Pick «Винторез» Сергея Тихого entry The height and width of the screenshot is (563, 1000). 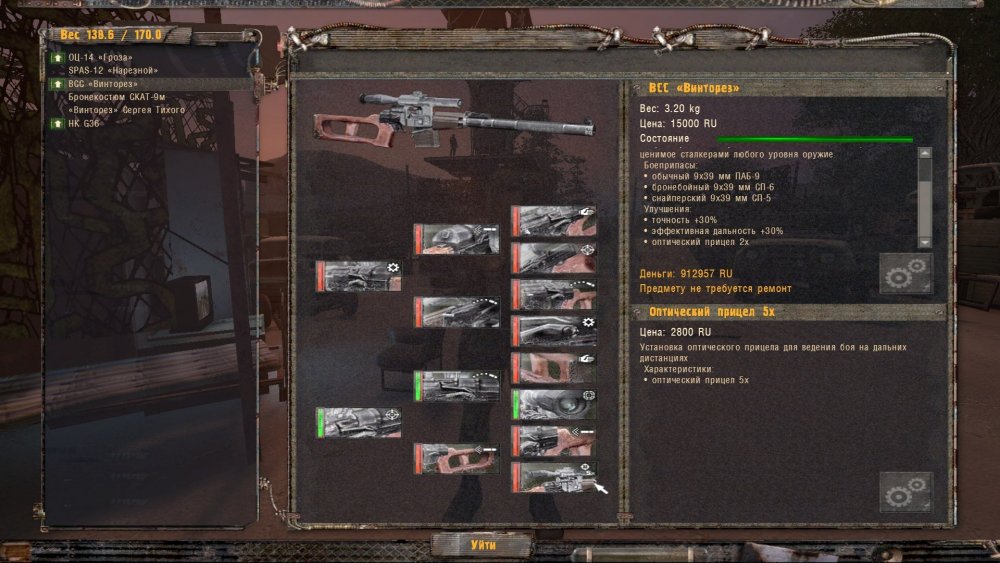126,109
